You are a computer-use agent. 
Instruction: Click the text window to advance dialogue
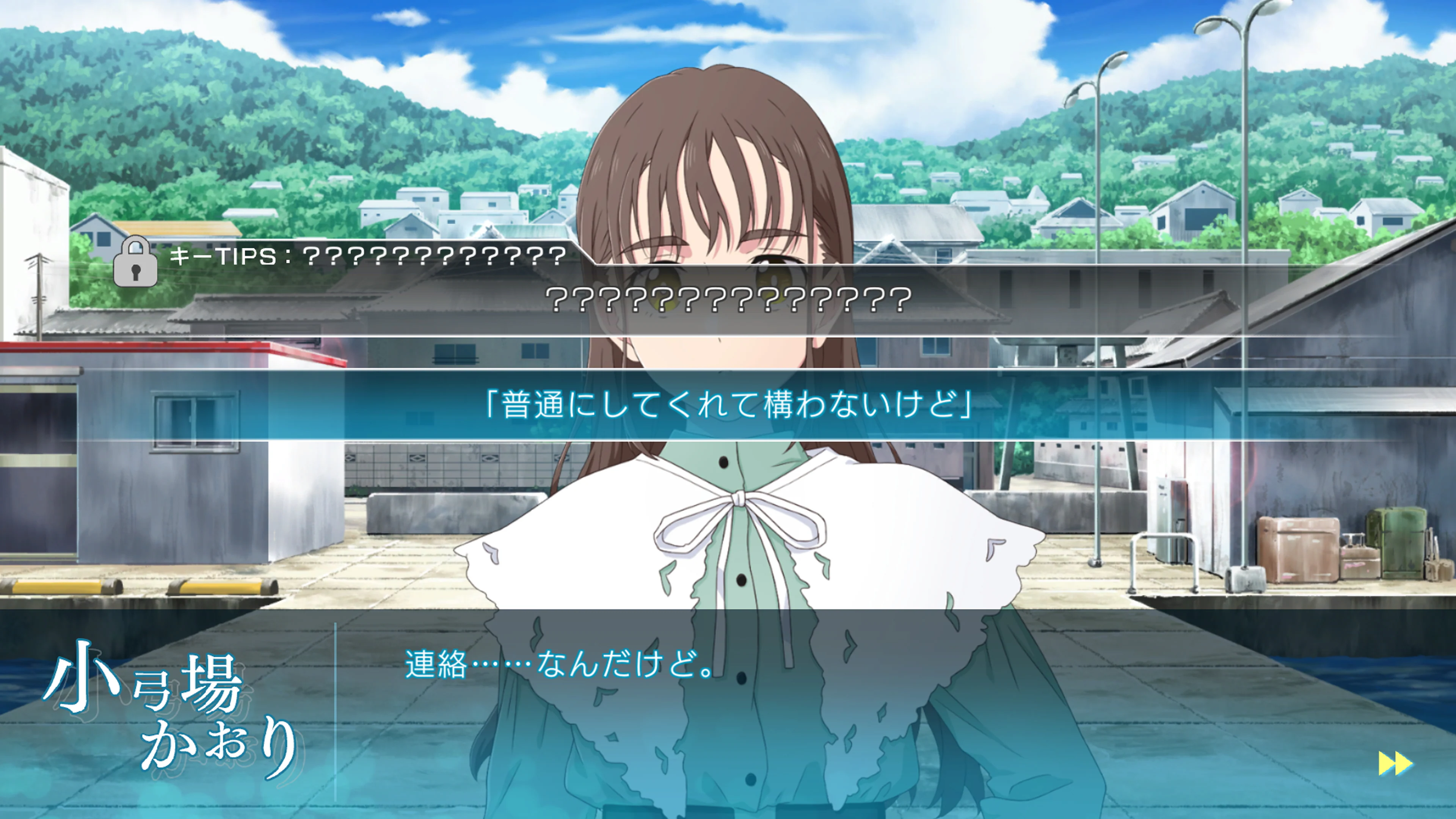click(728, 706)
